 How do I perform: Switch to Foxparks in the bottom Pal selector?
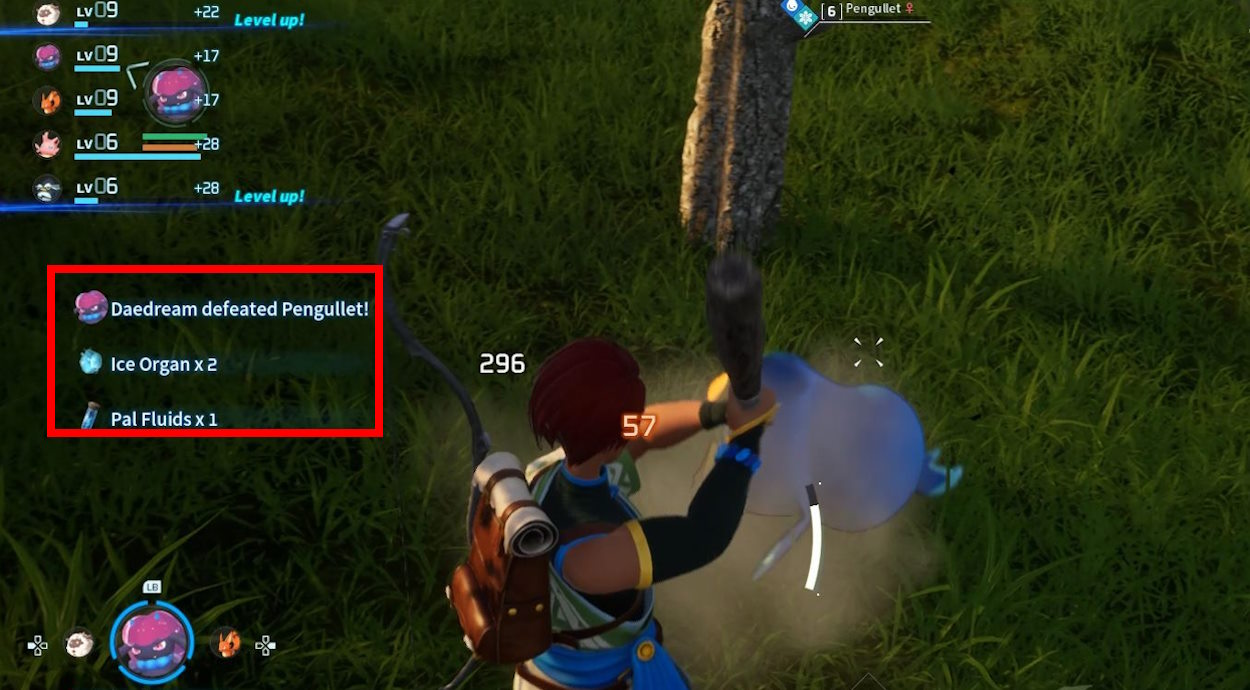tap(226, 642)
